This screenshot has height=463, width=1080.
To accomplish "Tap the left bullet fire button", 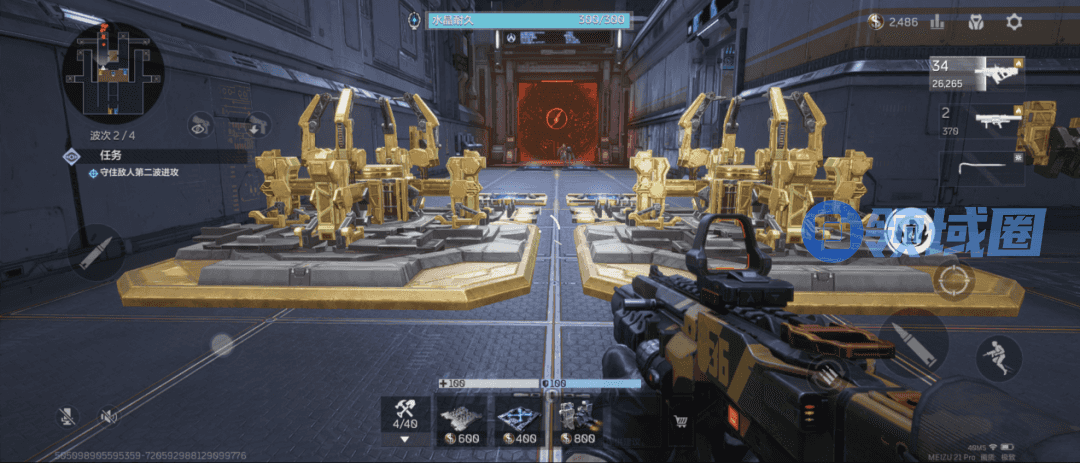I will [98, 252].
